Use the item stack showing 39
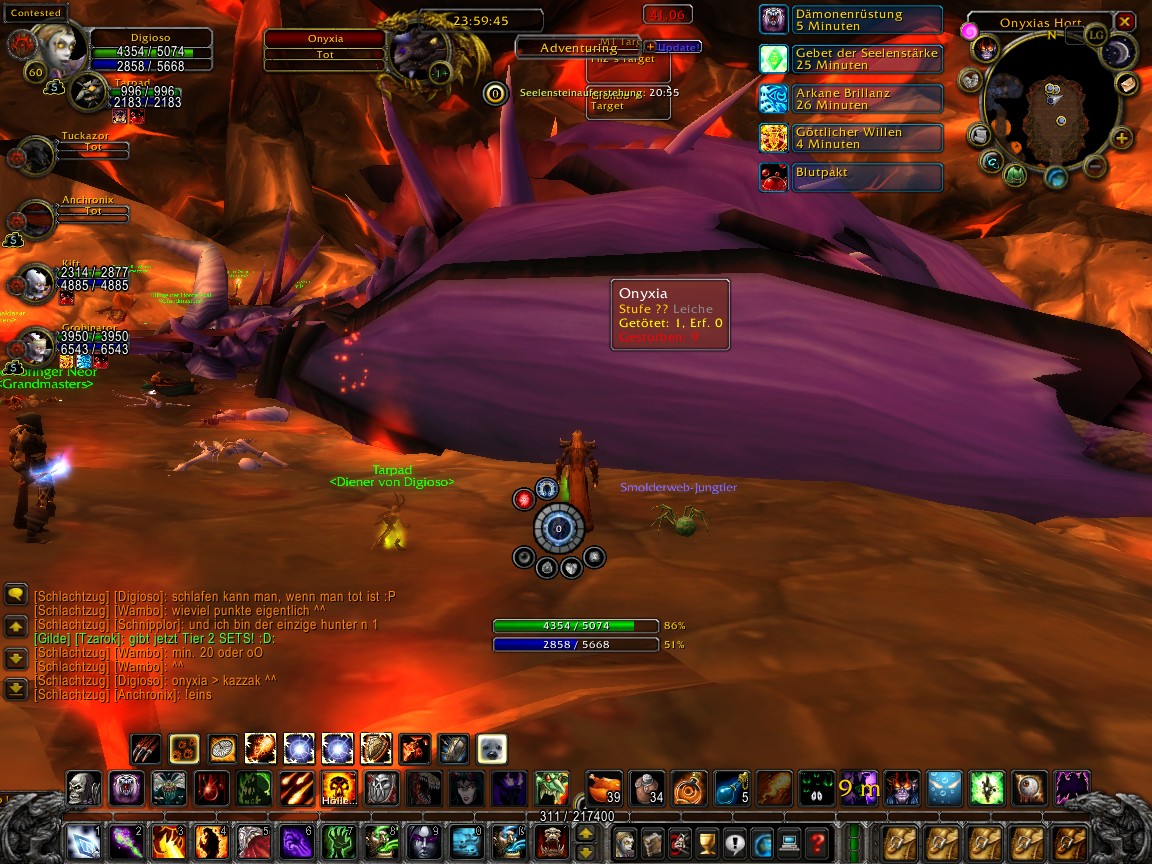 604,786
